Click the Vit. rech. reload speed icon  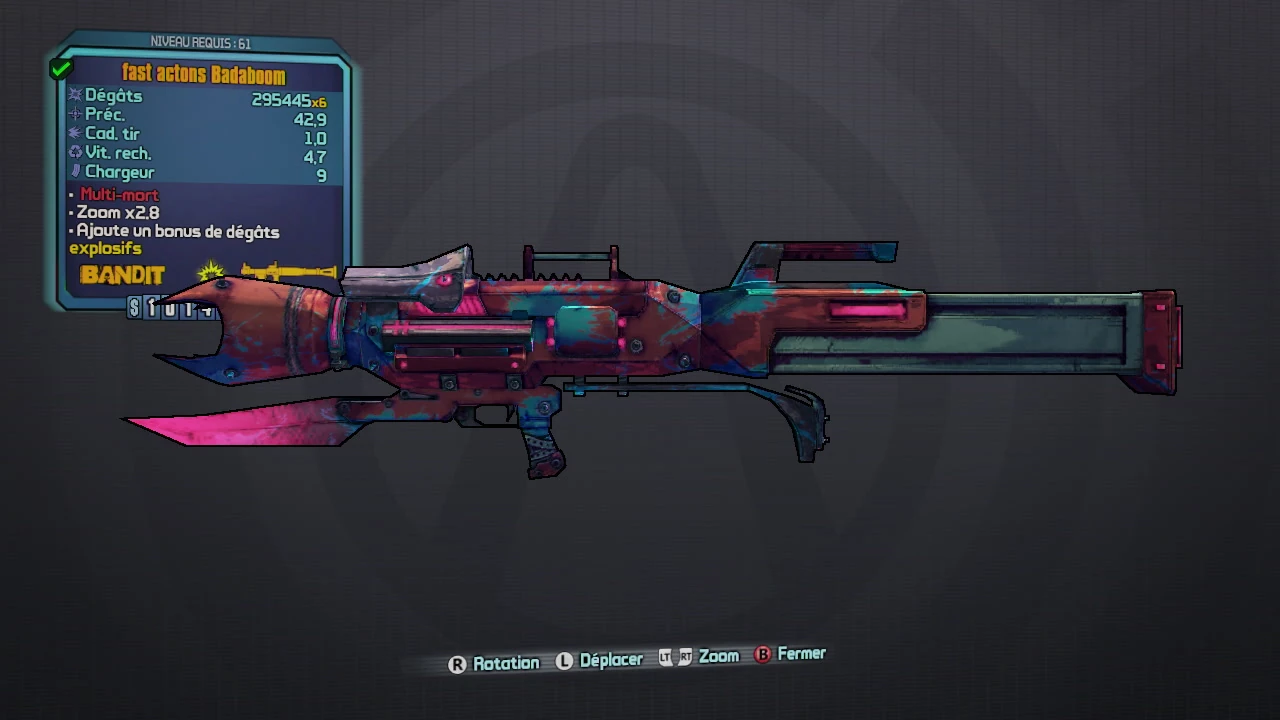pyautogui.click(x=75, y=153)
